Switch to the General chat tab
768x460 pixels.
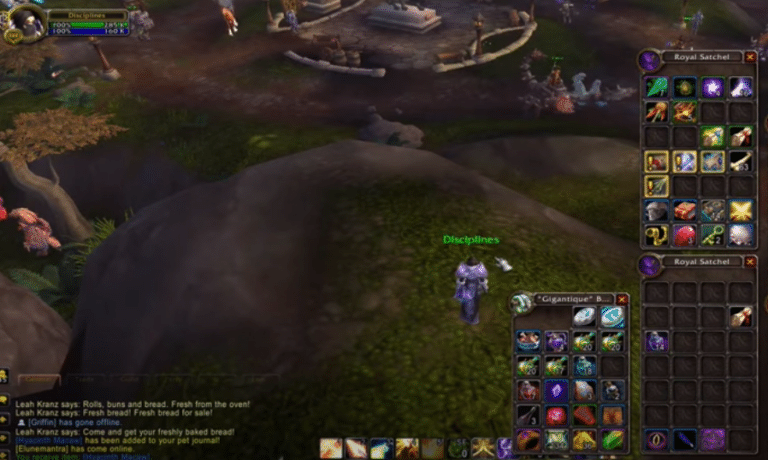pos(40,380)
